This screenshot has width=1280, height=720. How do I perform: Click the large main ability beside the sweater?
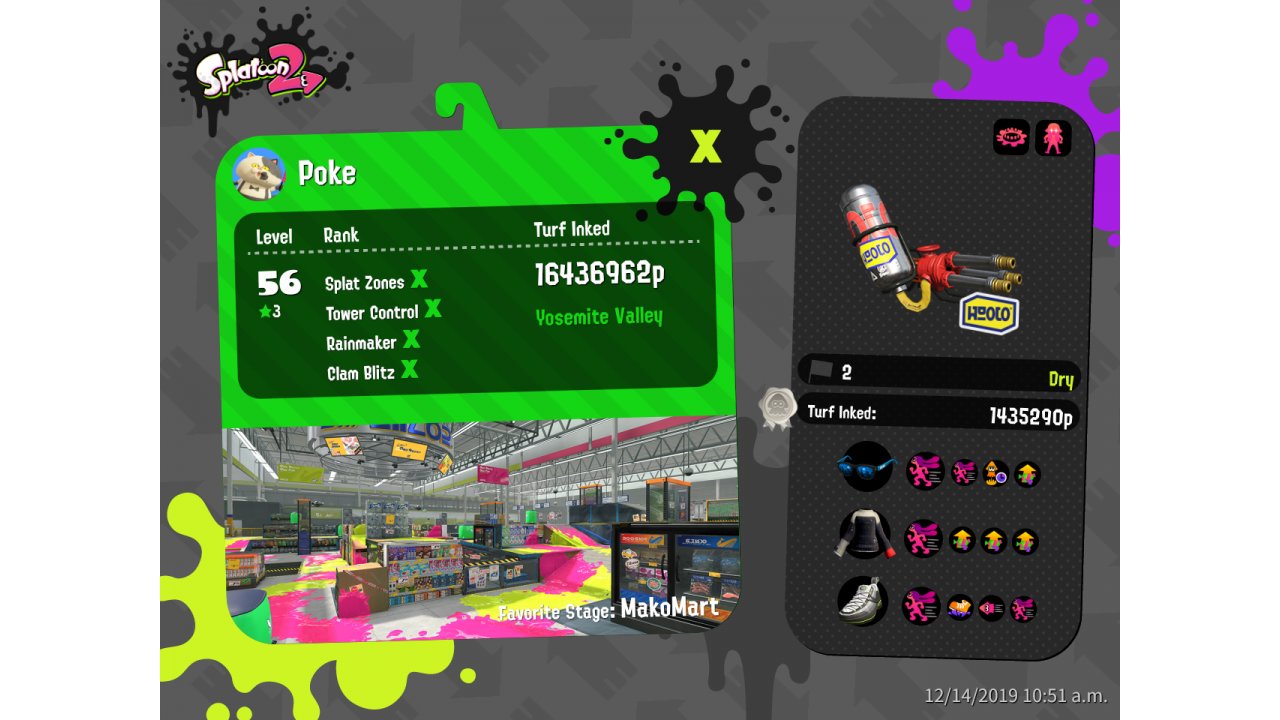tap(923, 538)
